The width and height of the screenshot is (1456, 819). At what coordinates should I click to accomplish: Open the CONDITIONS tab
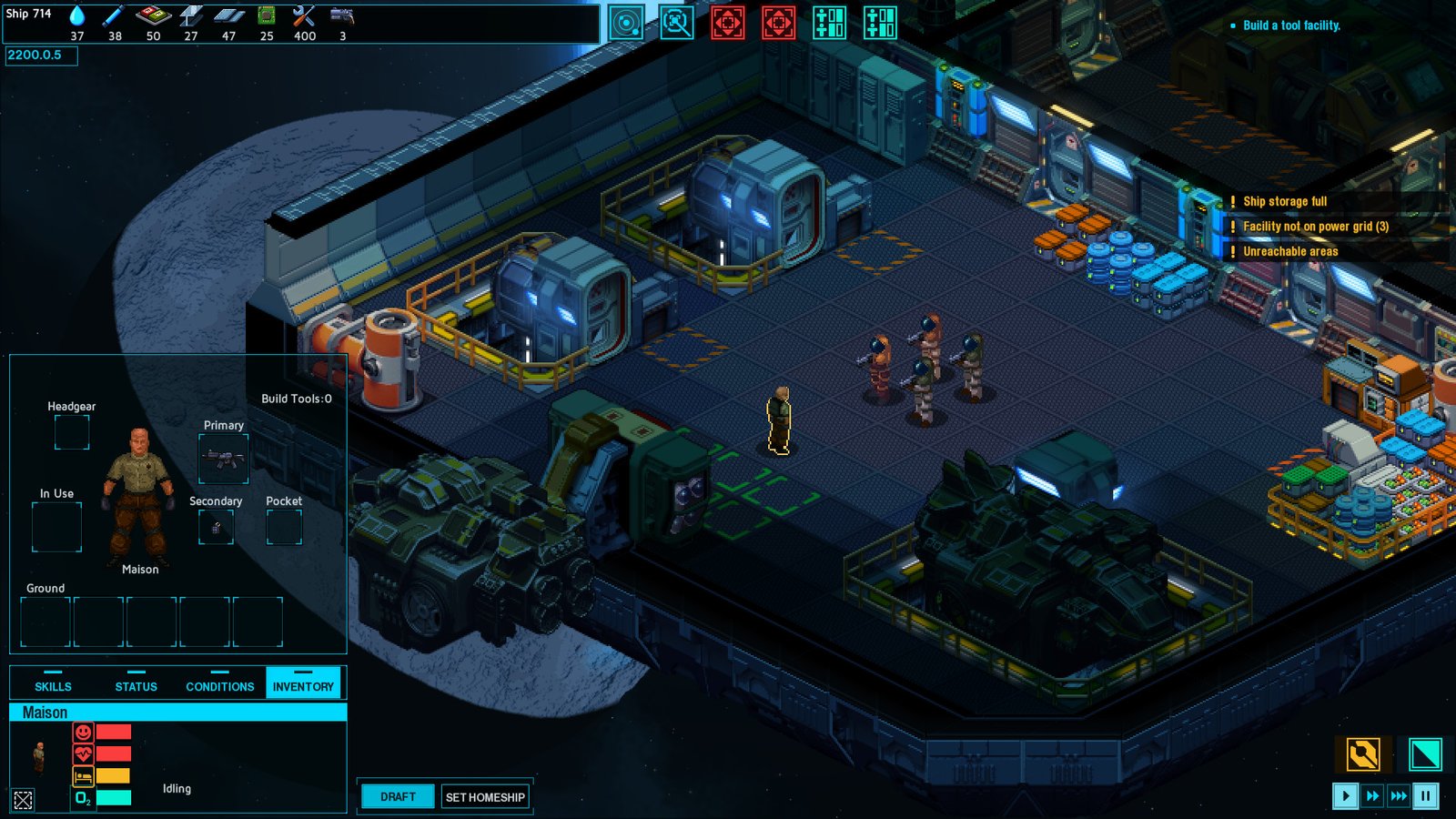pos(218,686)
